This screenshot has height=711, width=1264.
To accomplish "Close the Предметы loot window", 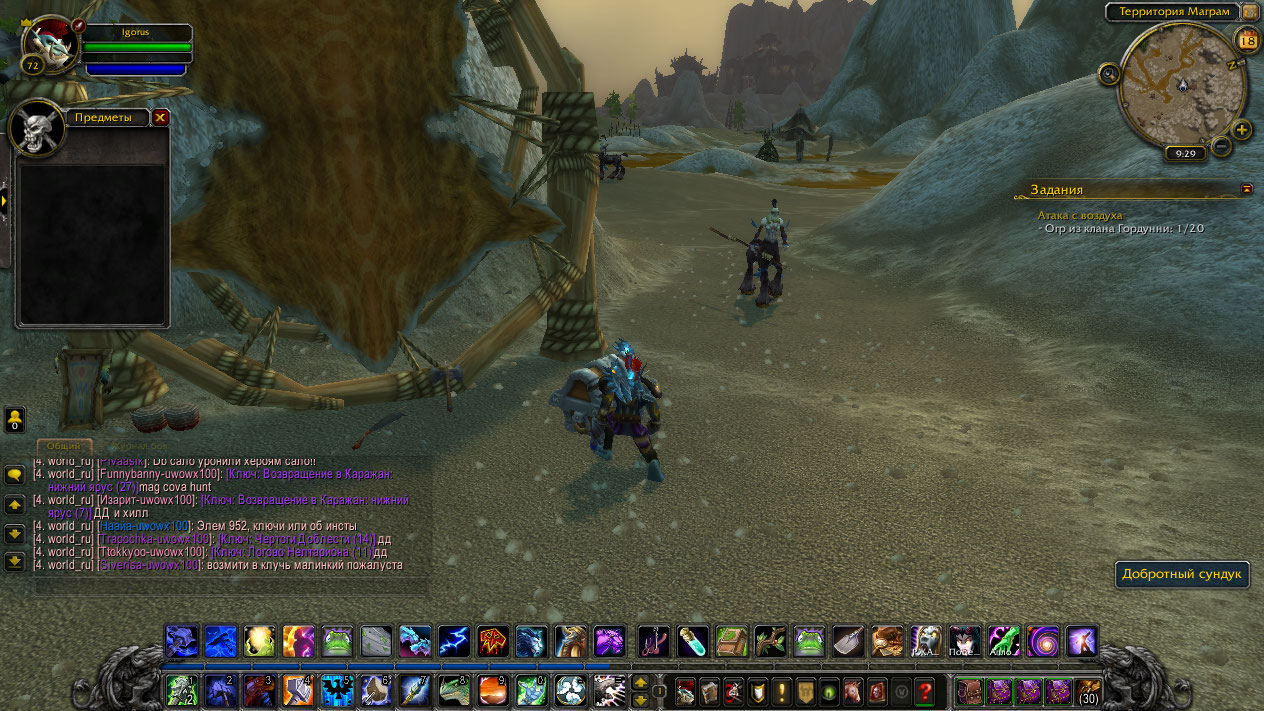I will (x=160, y=118).
